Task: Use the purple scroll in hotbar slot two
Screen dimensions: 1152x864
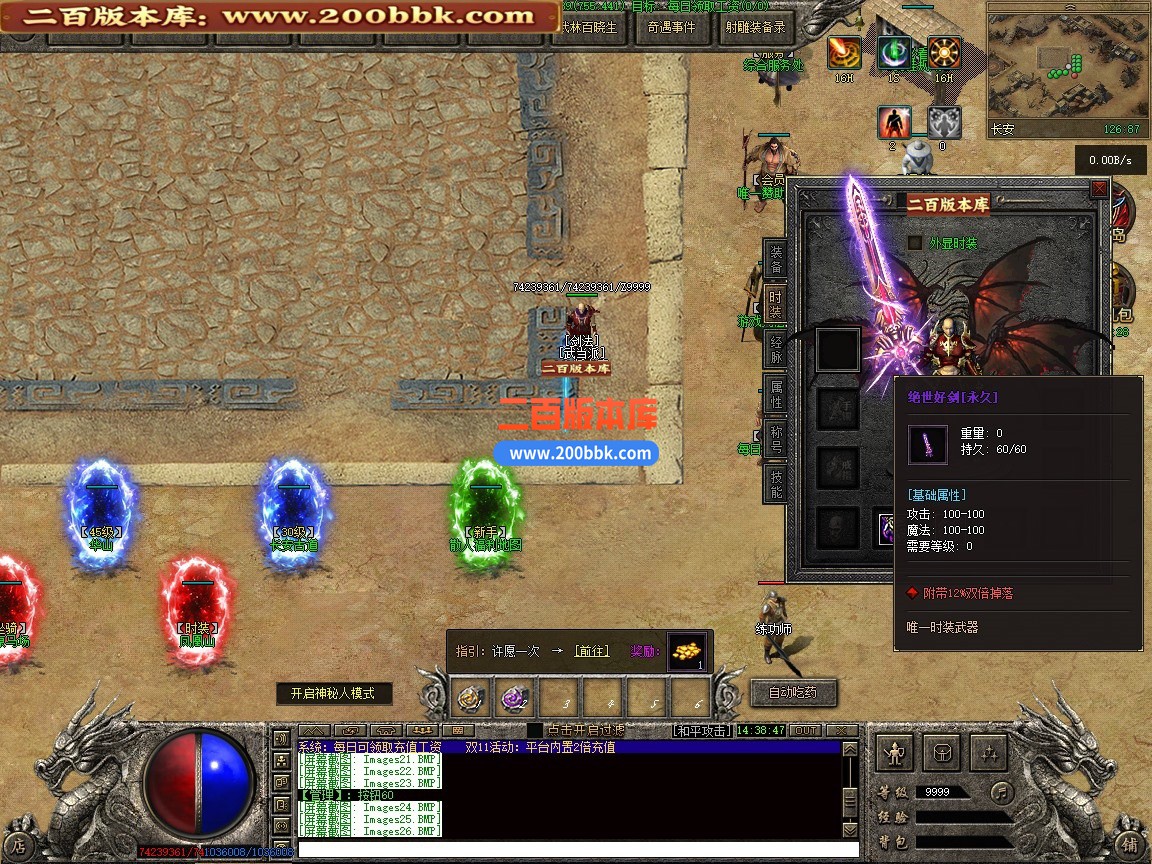Action: 516,696
